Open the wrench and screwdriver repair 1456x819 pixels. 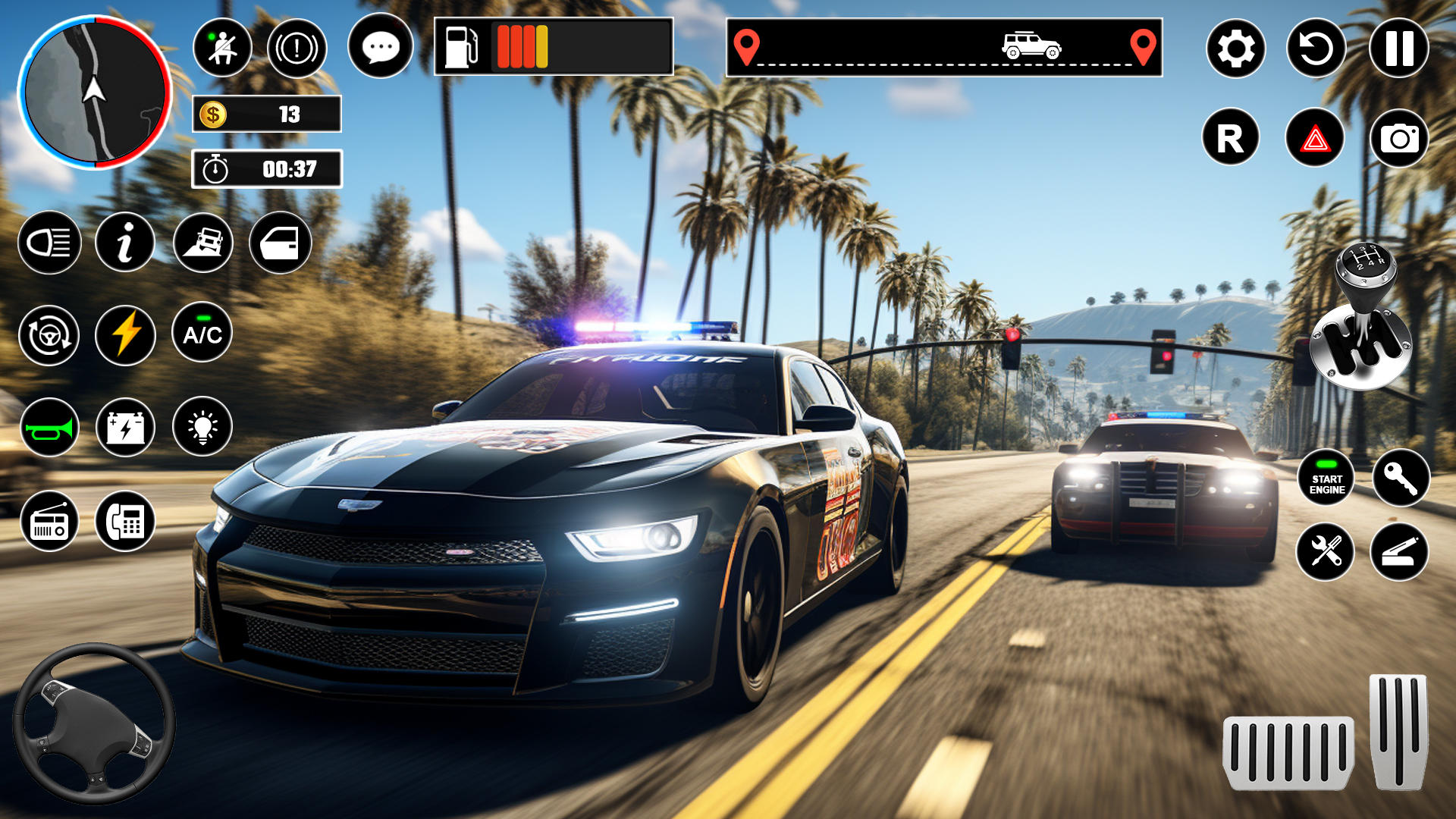coord(1326,551)
